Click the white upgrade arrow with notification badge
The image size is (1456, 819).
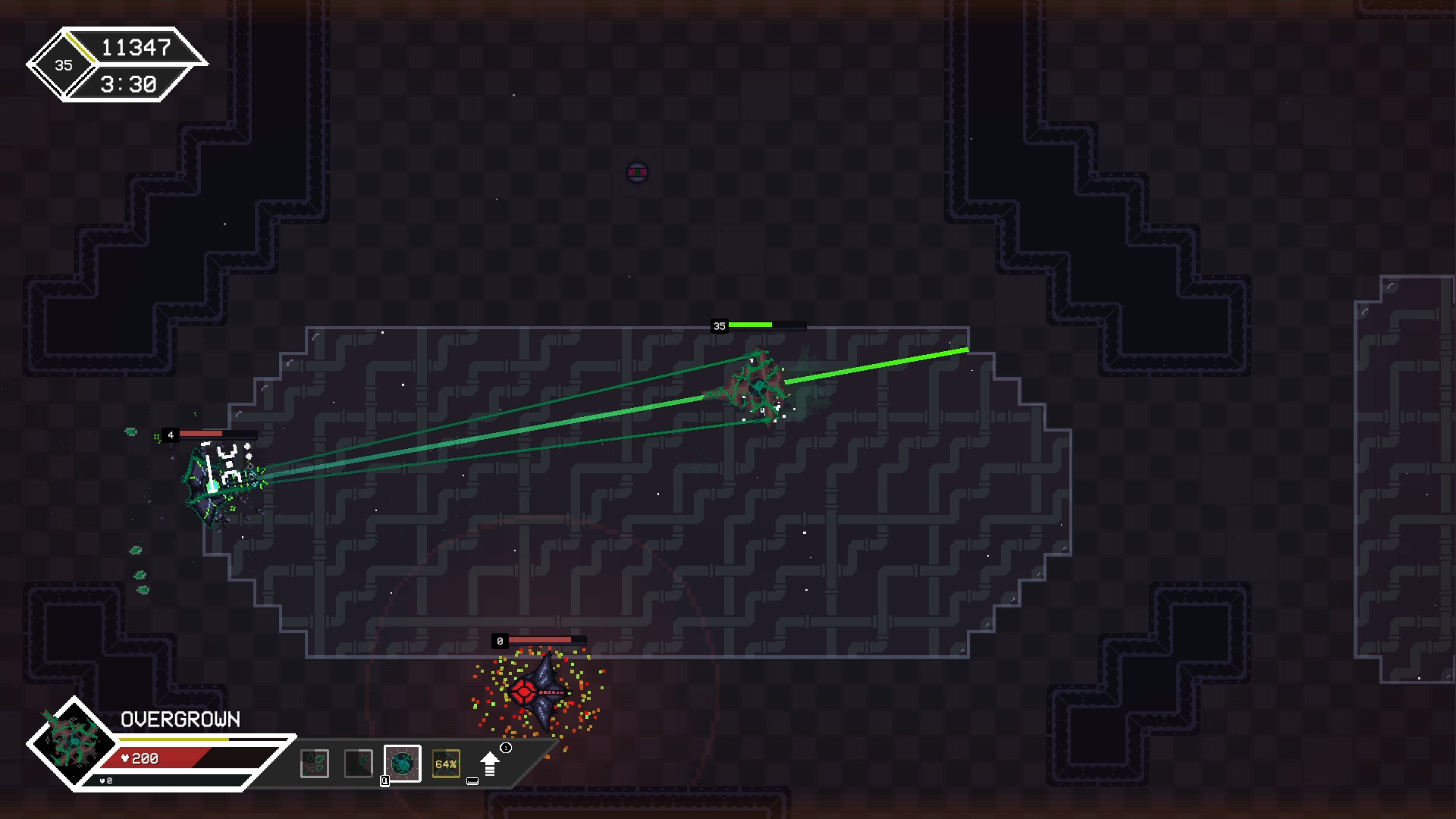(491, 764)
